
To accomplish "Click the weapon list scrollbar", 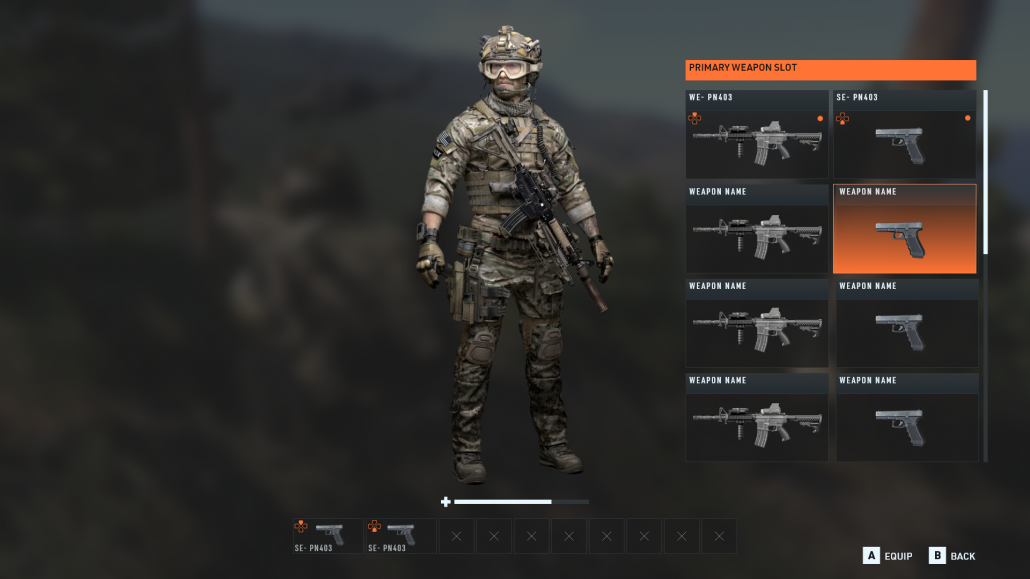I will tap(985, 172).
